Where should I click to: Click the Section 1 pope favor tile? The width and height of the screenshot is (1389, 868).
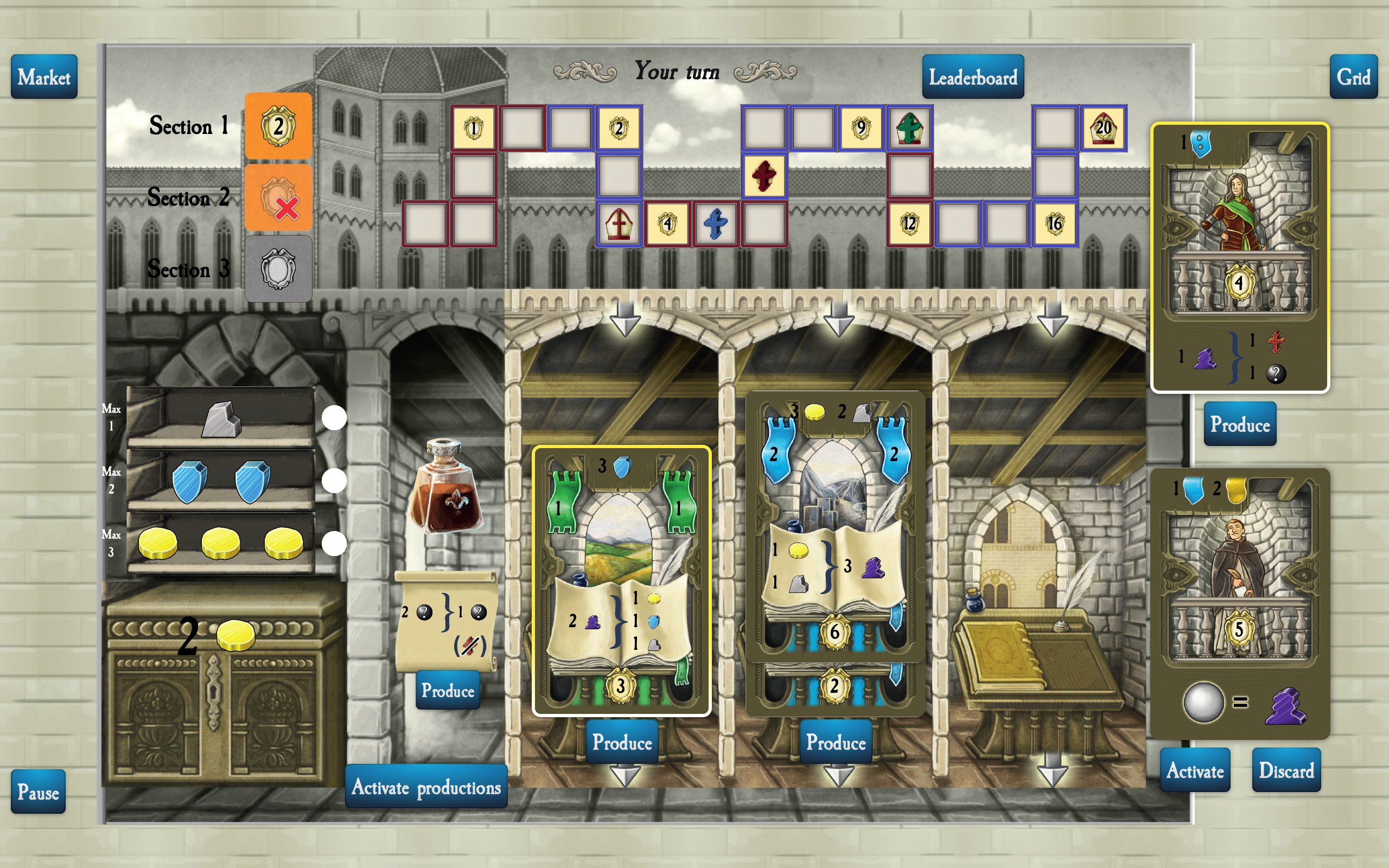coord(278,126)
